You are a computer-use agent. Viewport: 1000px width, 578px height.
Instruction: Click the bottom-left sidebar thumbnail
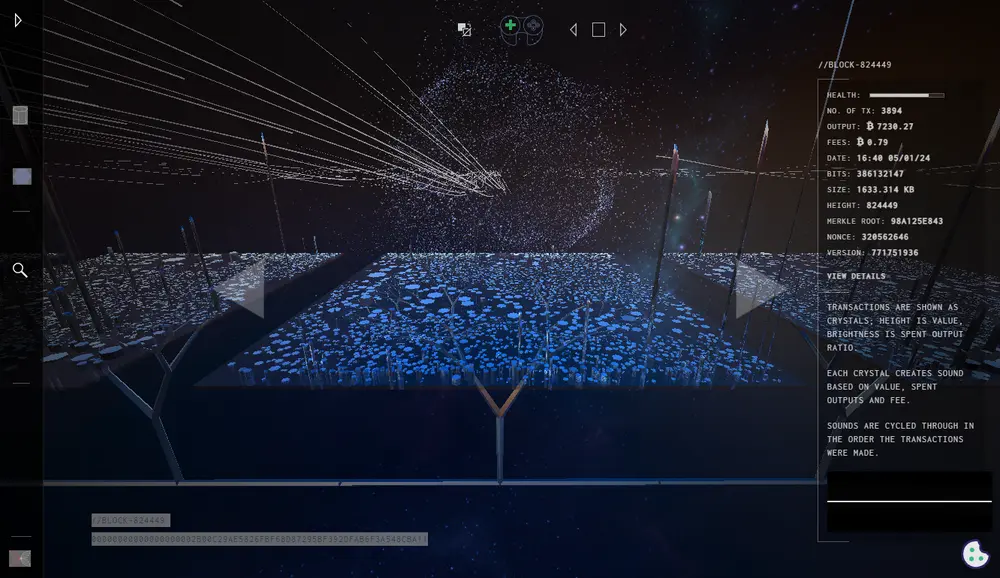(x=20, y=558)
